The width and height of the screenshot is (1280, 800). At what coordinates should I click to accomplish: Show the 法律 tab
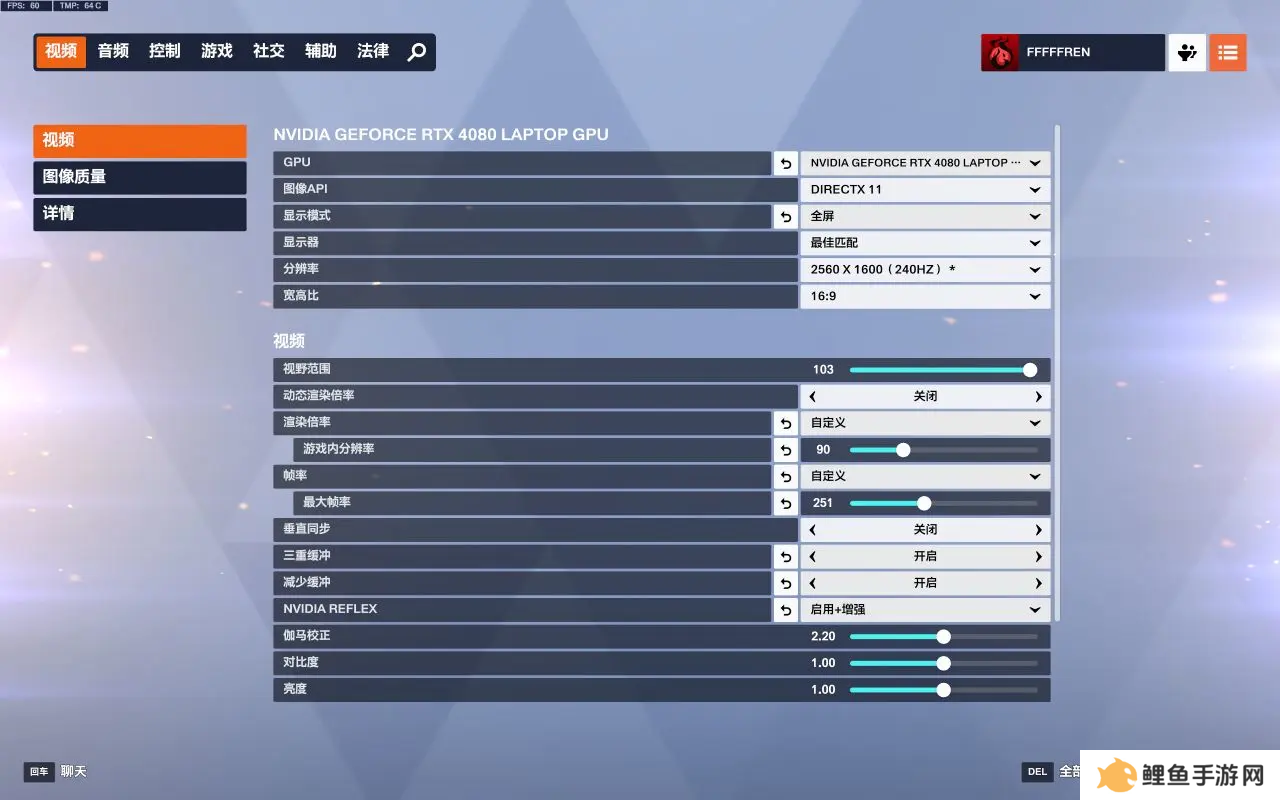click(373, 51)
